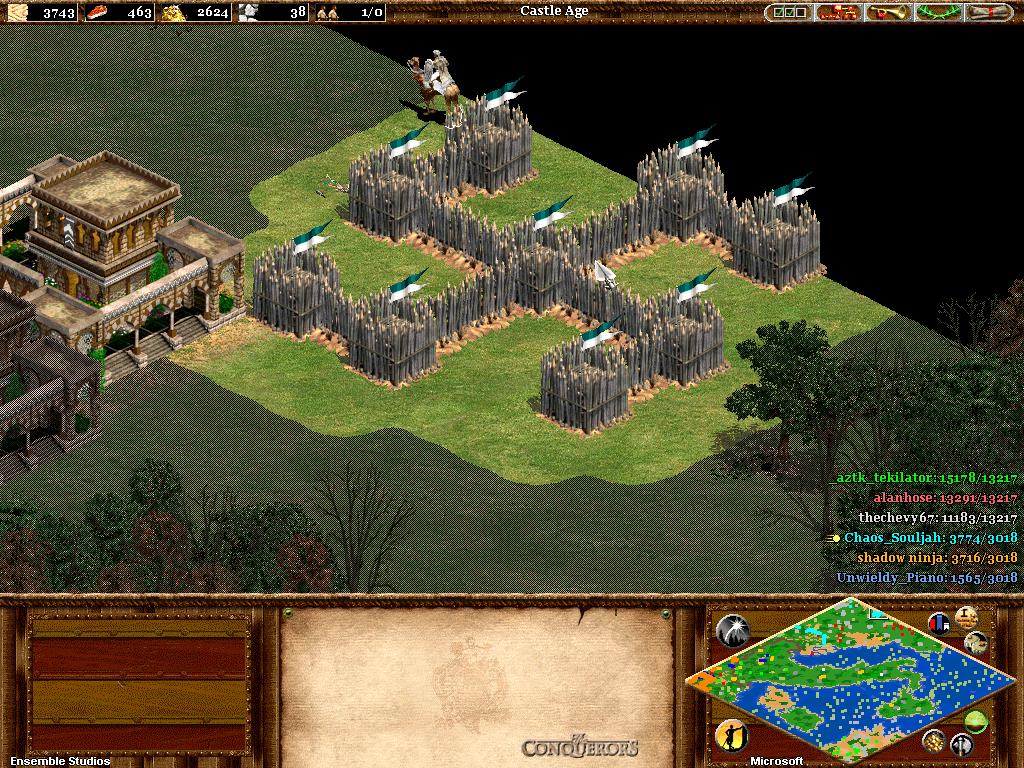Viewport: 1024px width, 768px height.
Task: Open diplomacy via the green wreath button
Action: (940, 12)
